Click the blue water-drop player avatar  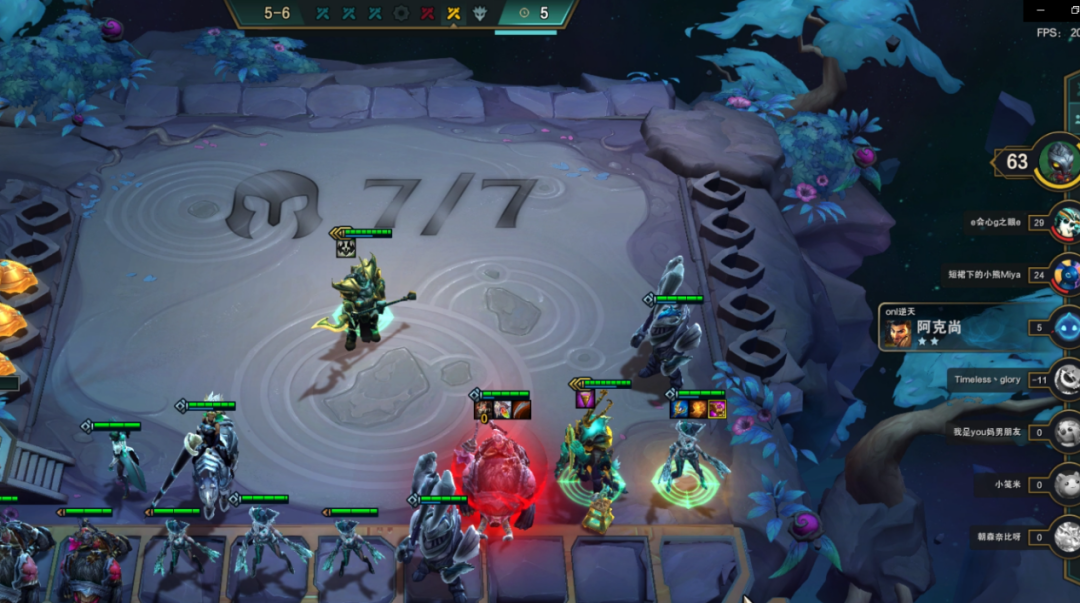(x=1066, y=327)
